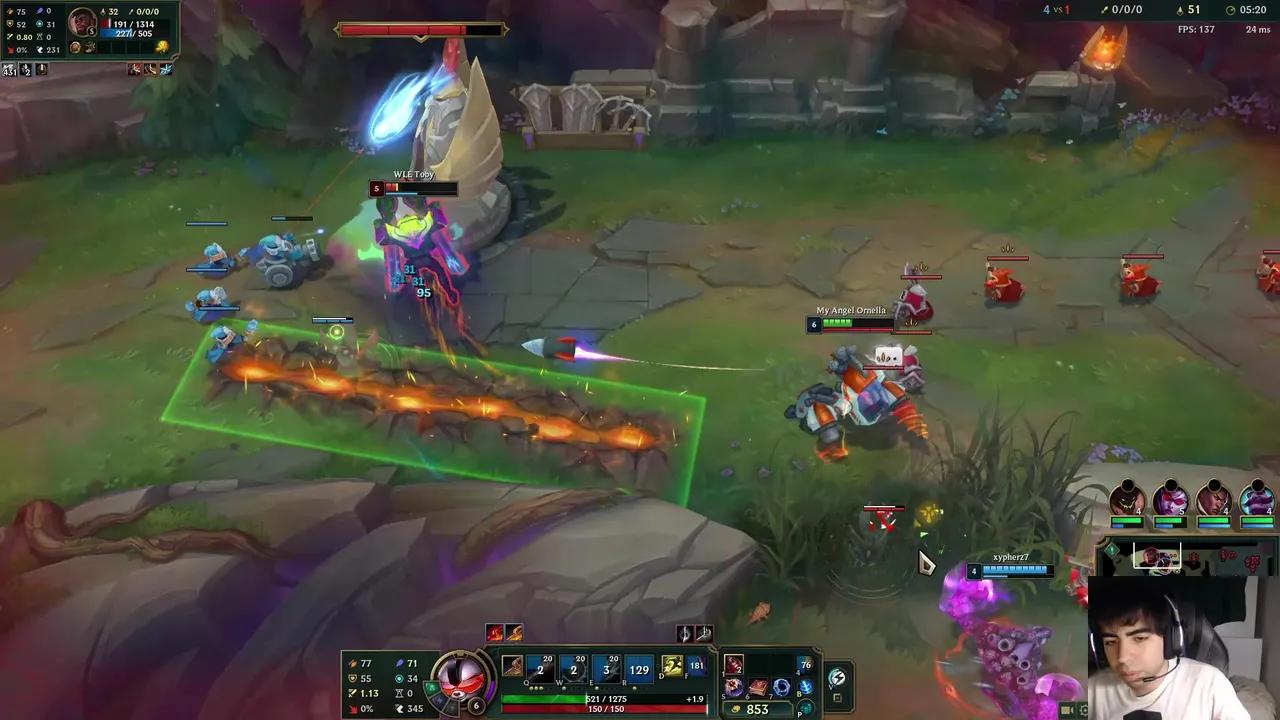
Task: Click the white camera view rectangle on the minimap
Action: click(x=1157, y=554)
